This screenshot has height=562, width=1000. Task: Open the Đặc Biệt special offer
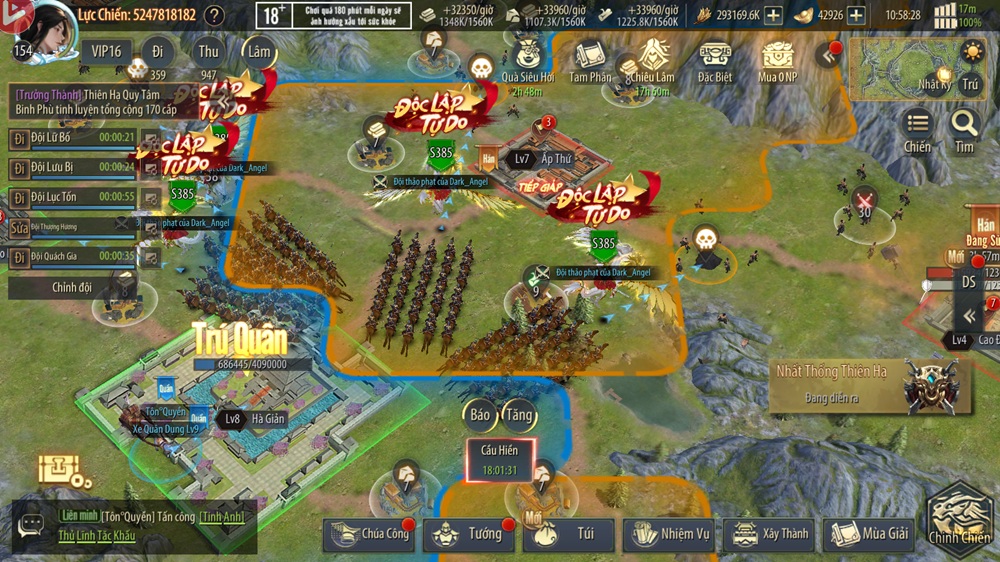tap(715, 60)
